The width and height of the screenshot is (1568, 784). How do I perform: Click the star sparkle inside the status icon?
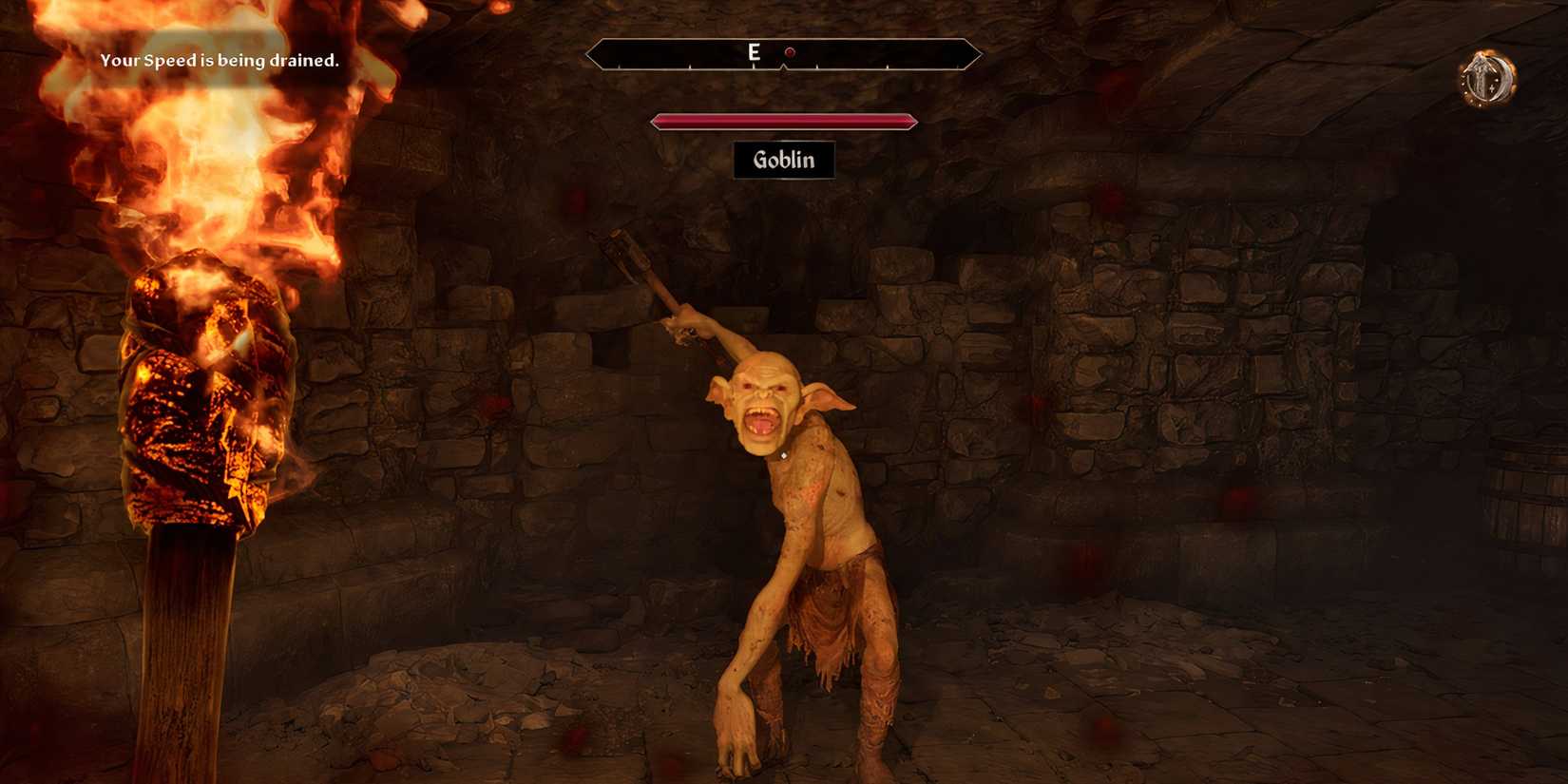click(x=1492, y=88)
